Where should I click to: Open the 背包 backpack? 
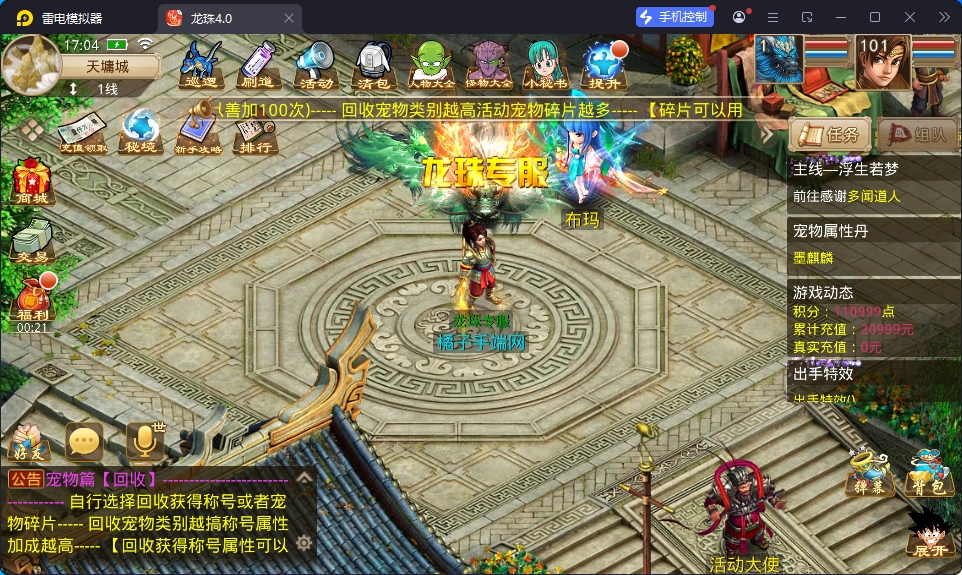point(925,473)
